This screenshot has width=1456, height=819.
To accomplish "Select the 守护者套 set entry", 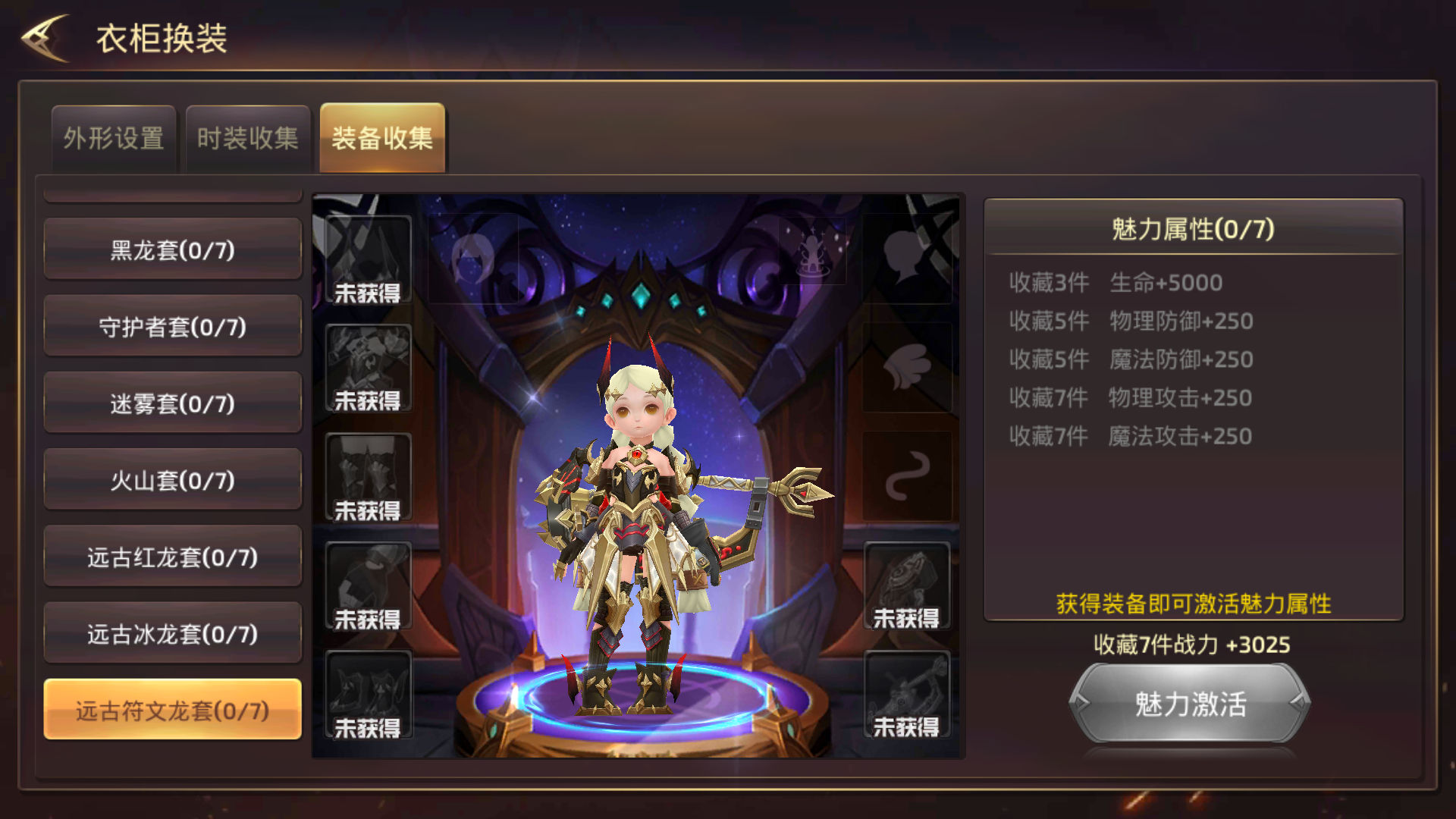I will pos(173,327).
